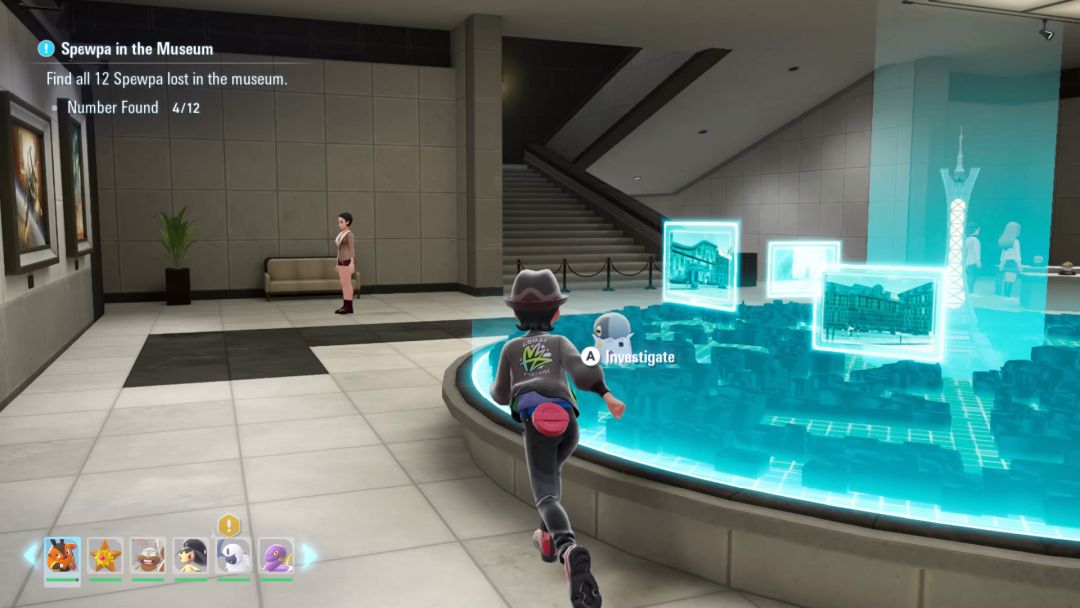
Task: Click the blue quest exclamation icon
Action: coord(46,48)
